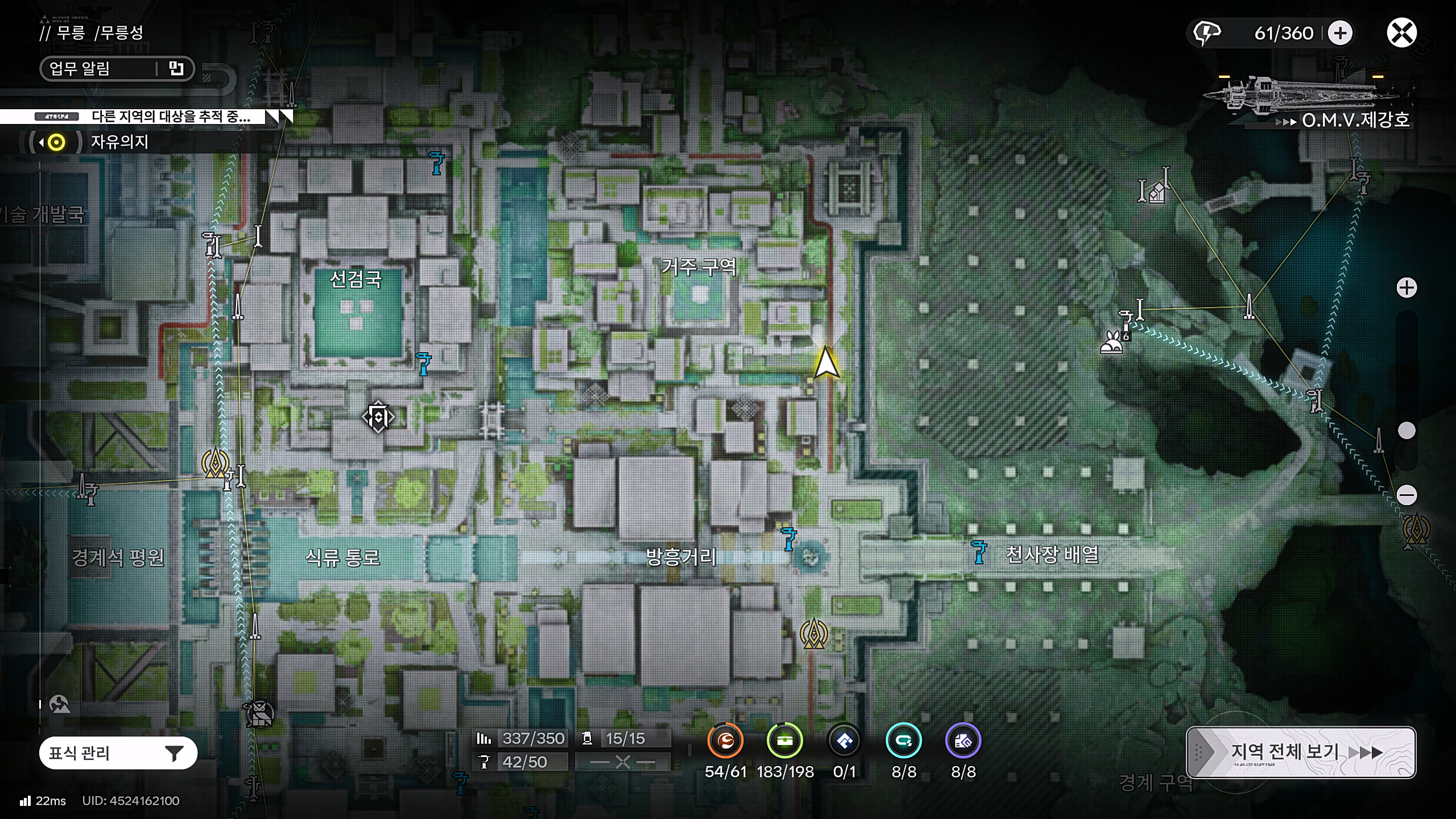Open the 표식 관리 marker filter
This screenshot has width=1456, height=819.
click(118, 753)
